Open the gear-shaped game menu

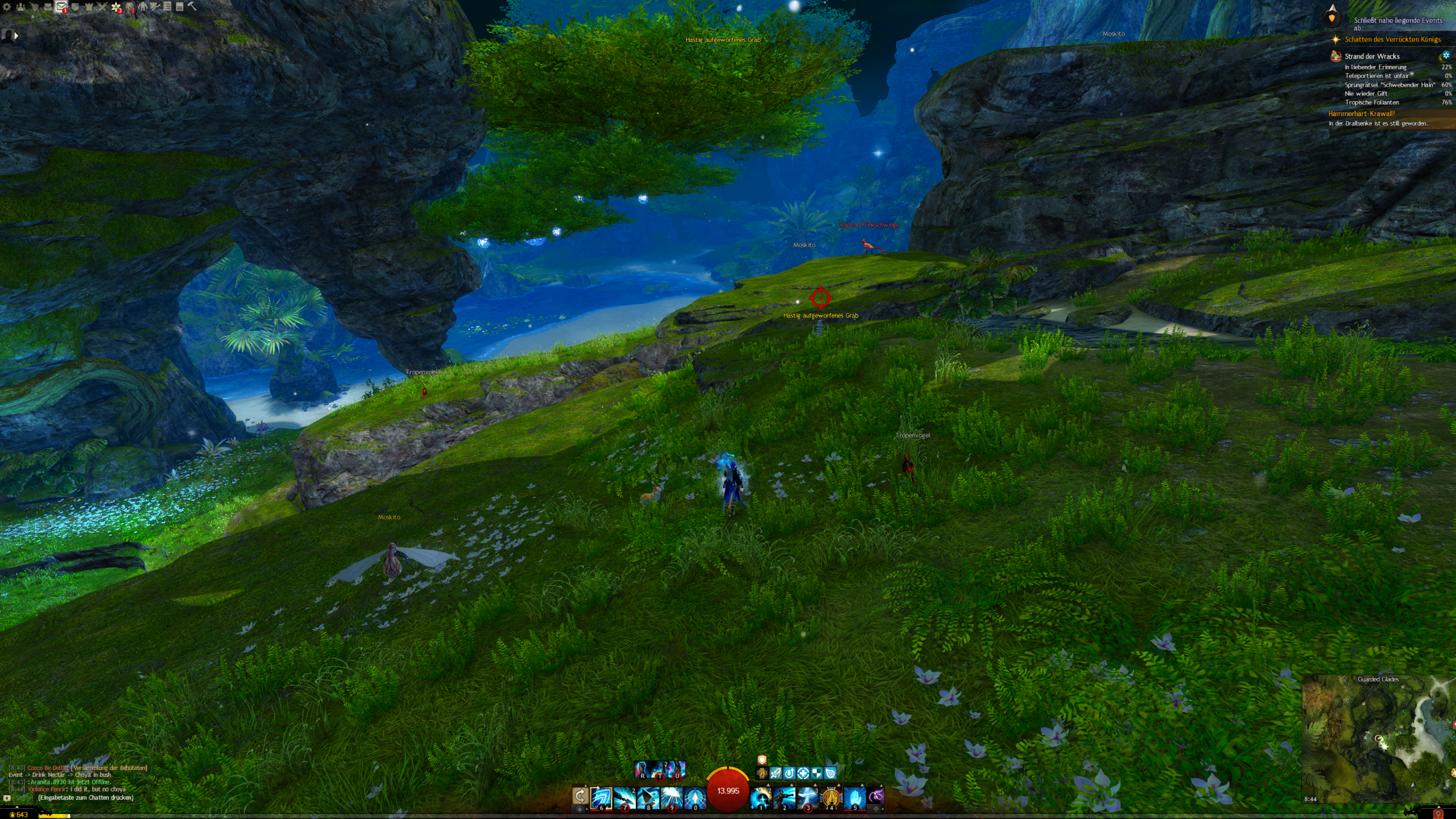pos(7,7)
